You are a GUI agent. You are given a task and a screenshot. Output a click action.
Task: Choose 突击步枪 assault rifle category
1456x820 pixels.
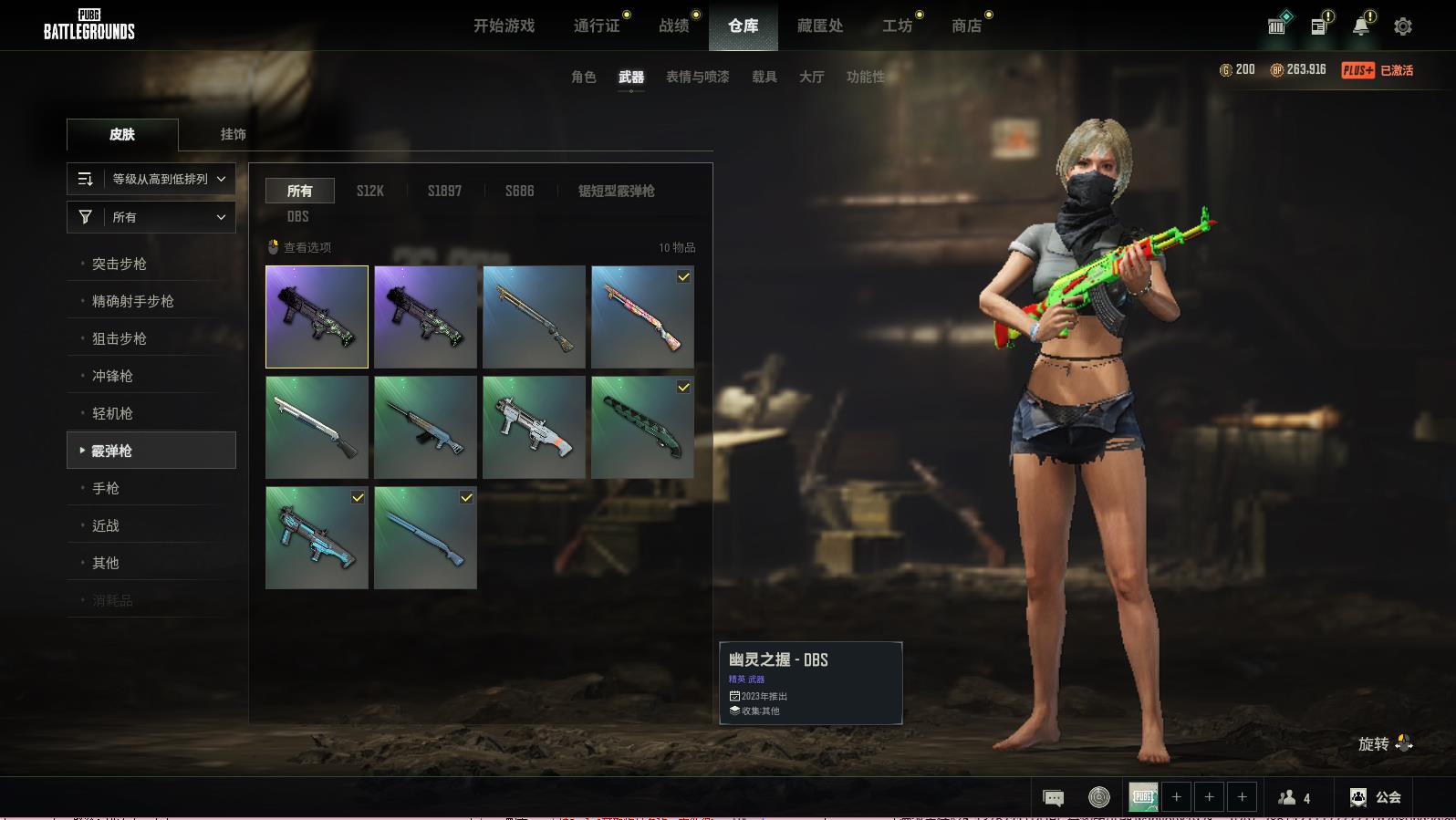[x=120, y=264]
